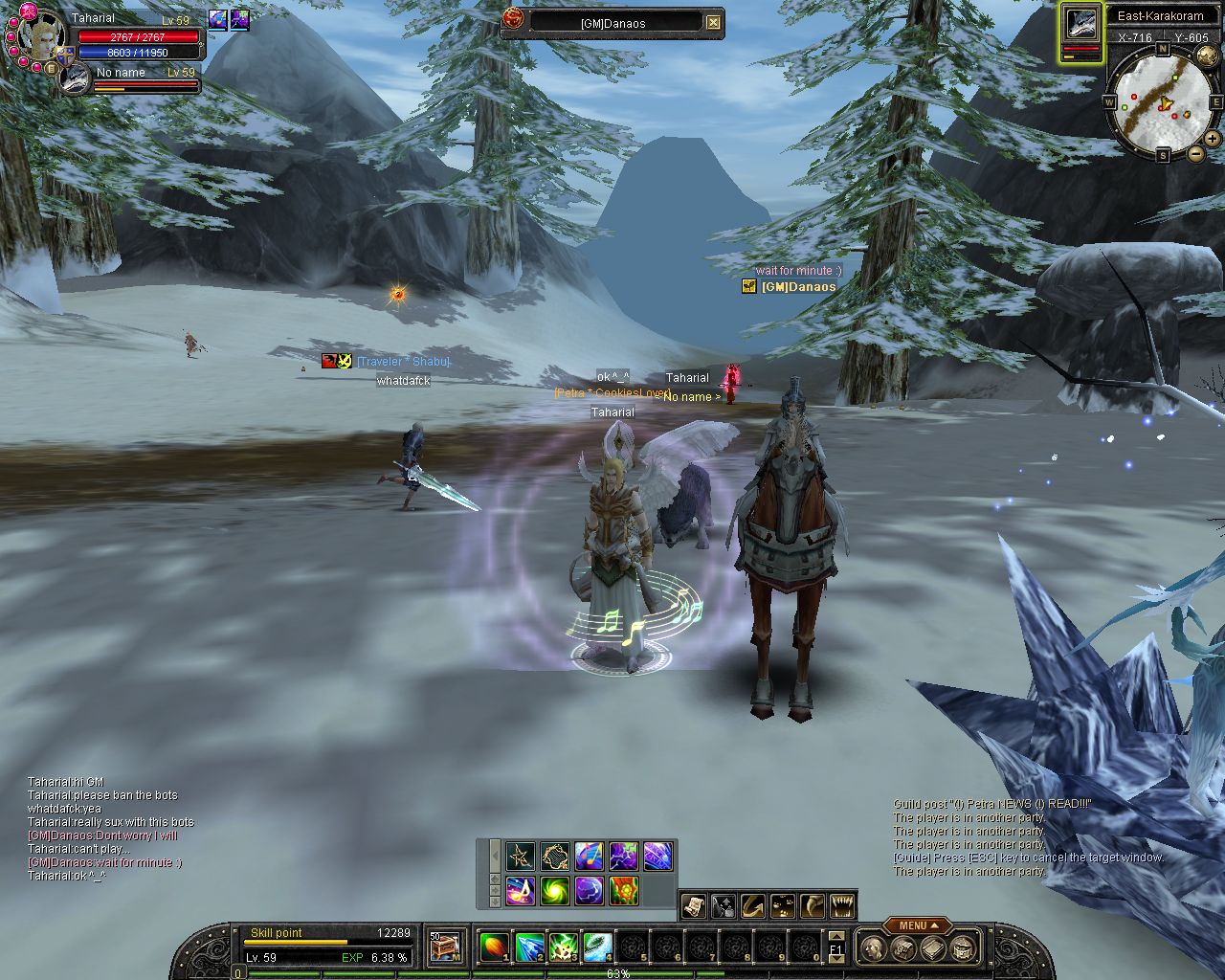Switch hotbar page with the up arrow
Viewport: 1225px width, 980px height.
836,937
